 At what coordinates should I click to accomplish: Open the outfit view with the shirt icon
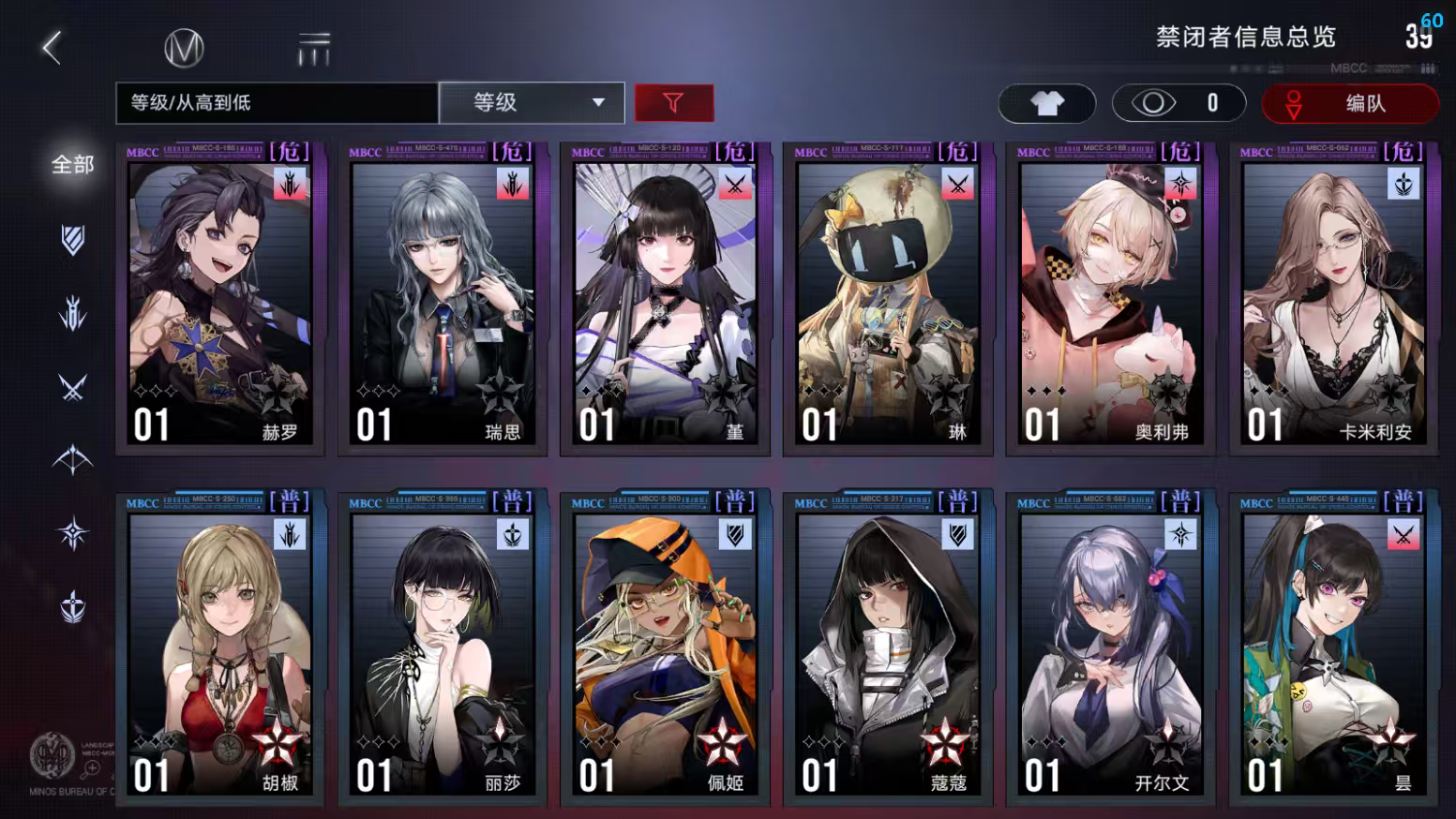pyautogui.click(x=1047, y=103)
